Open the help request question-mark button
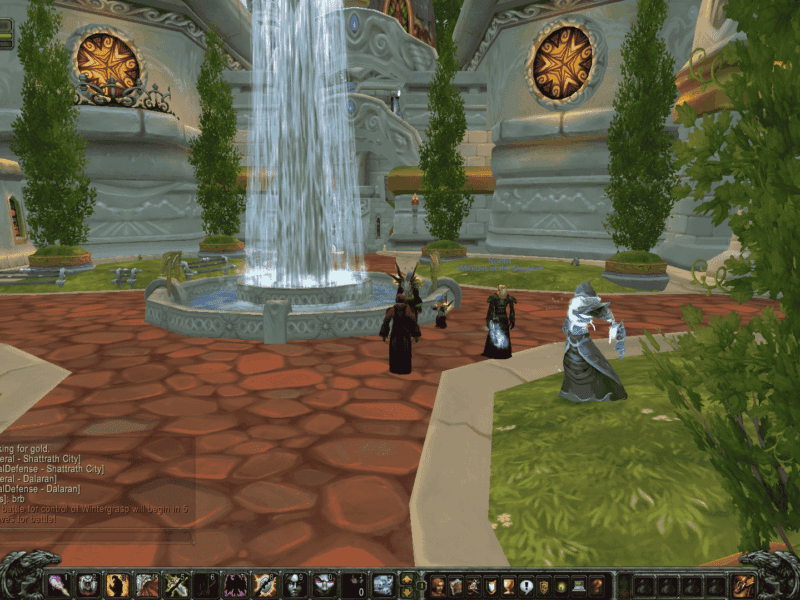This screenshot has height=600, width=800. point(597,585)
